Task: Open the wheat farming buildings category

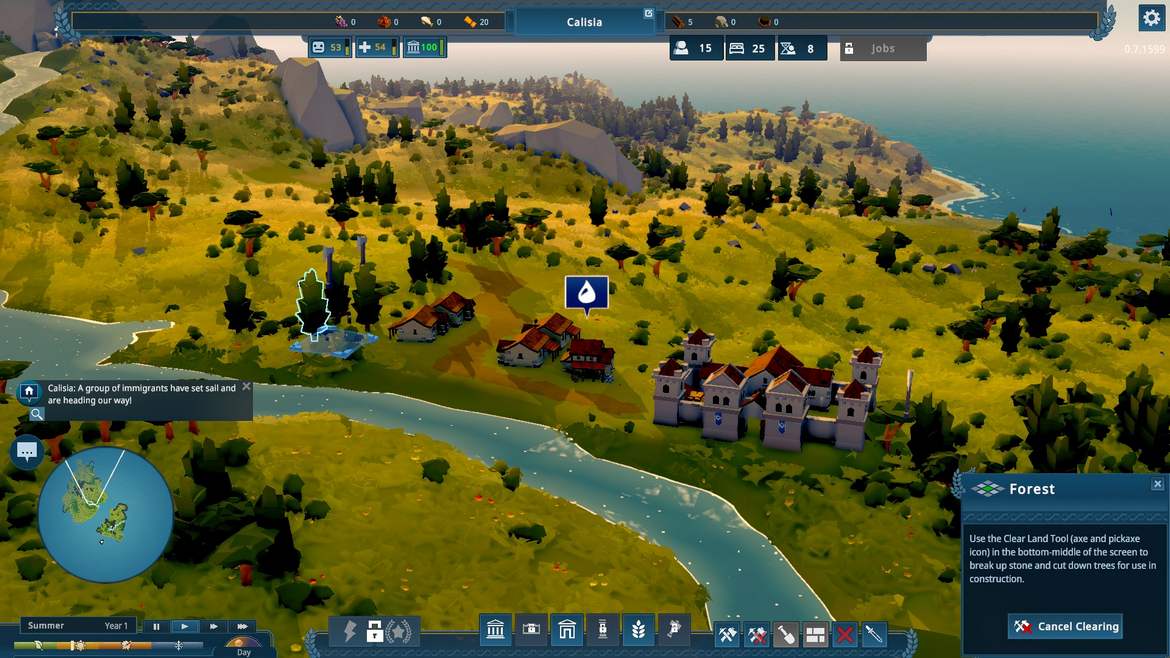Action: tap(638, 629)
